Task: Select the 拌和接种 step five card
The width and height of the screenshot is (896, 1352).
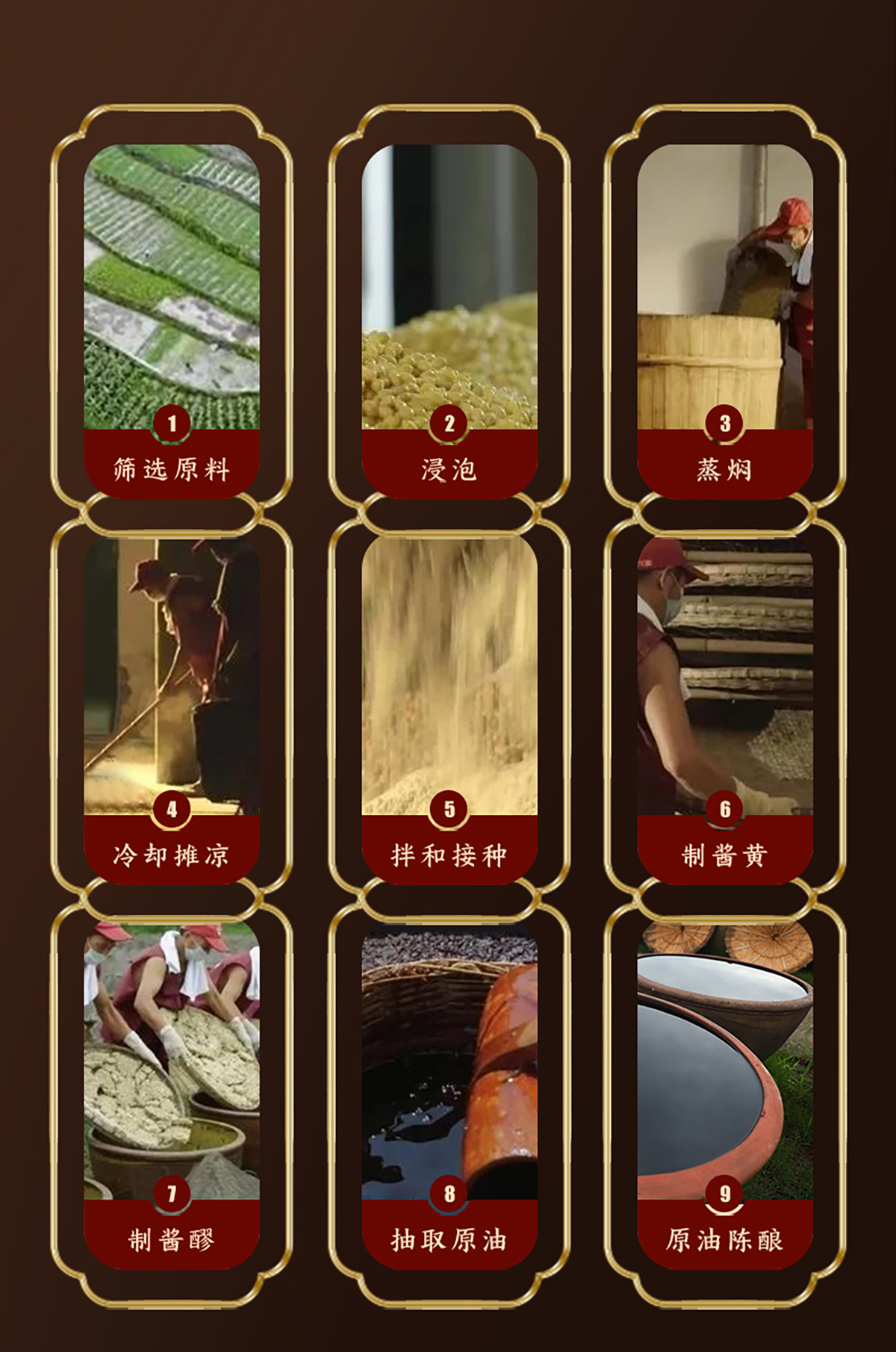Action: click(x=449, y=702)
